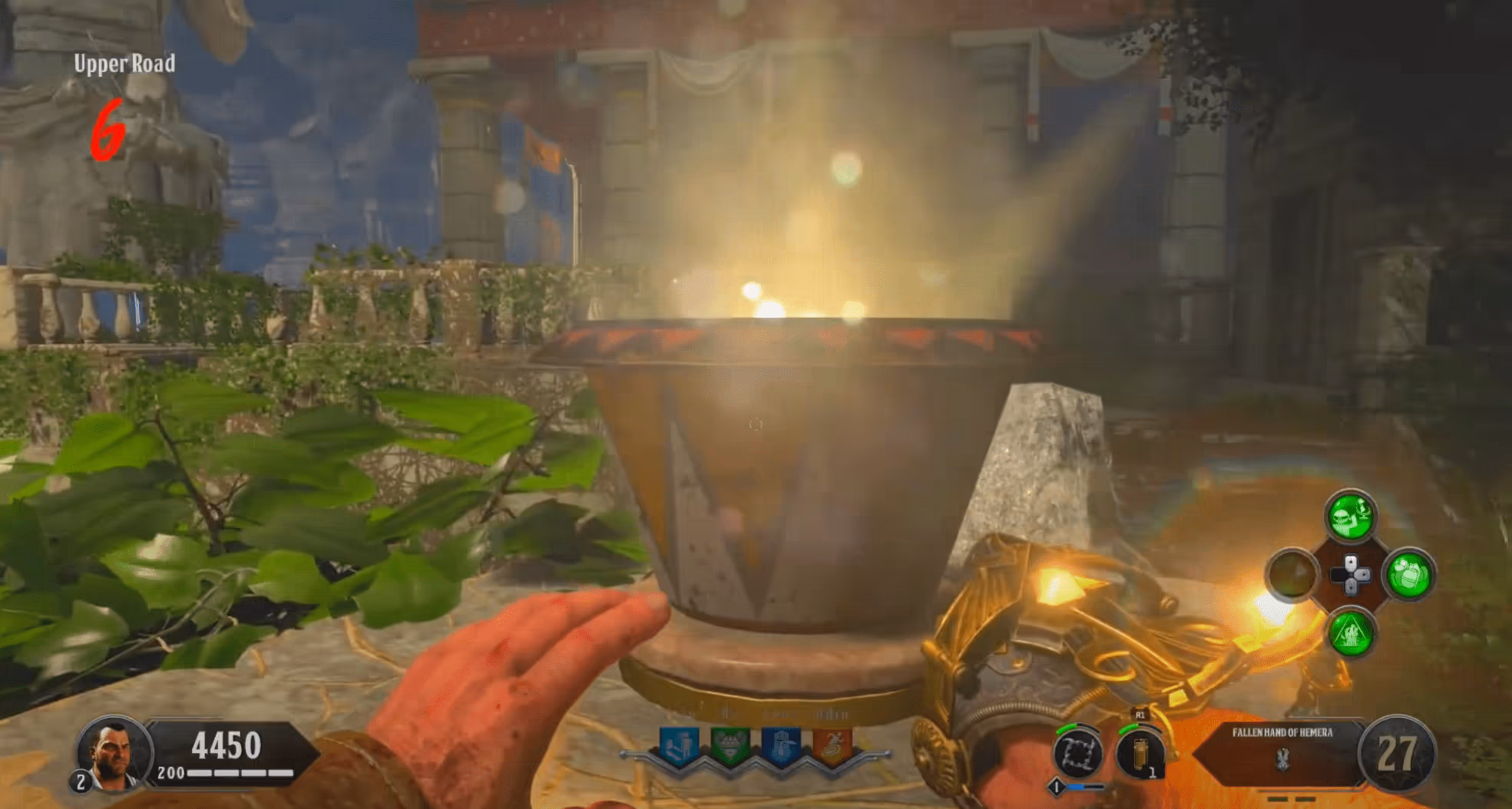Screen dimensions: 1512x809
Task: Click the player character portrait
Action: pyautogui.click(x=112, y=755)
